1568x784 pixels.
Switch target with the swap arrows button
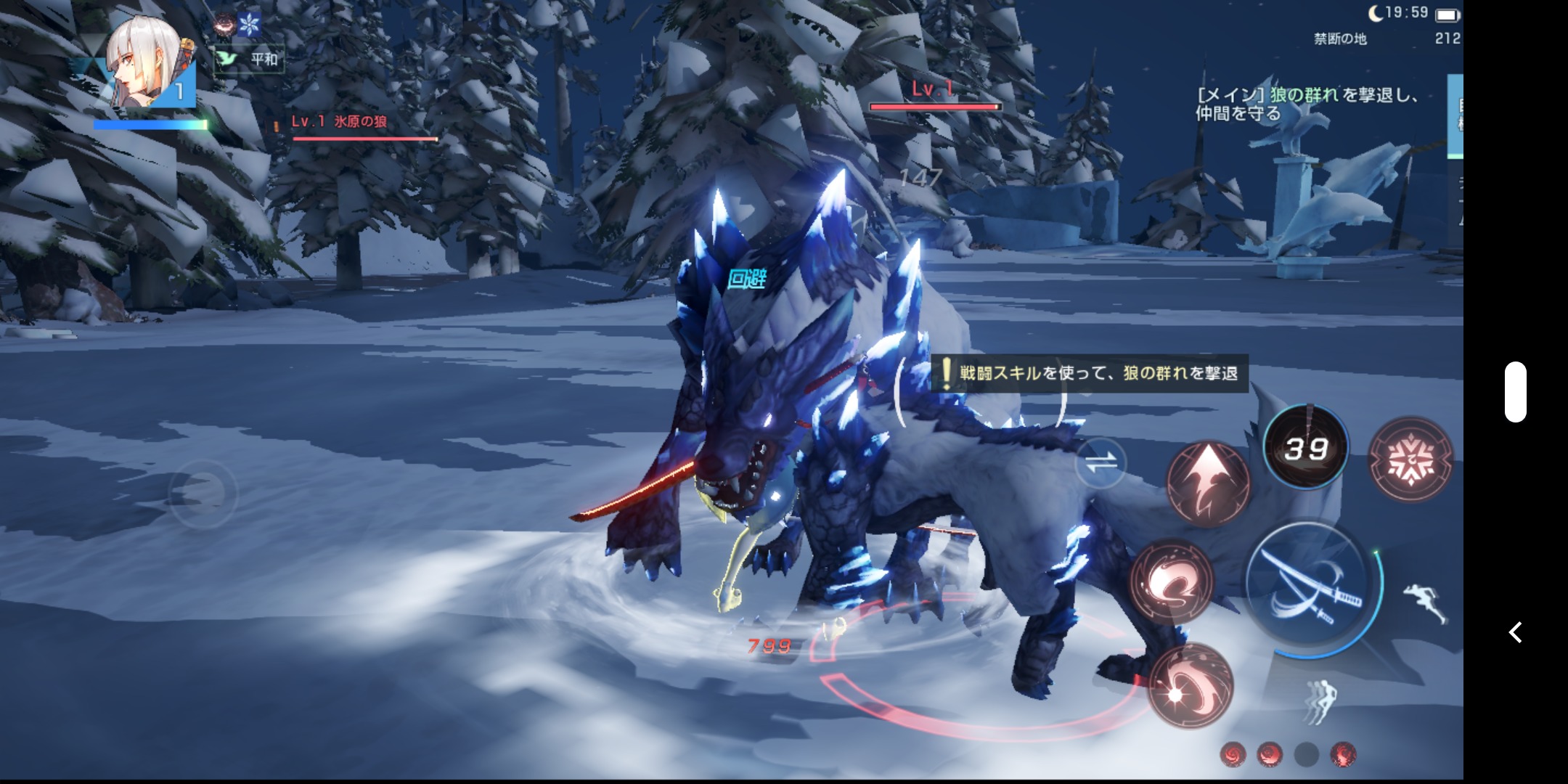(x=1101, y=462)
